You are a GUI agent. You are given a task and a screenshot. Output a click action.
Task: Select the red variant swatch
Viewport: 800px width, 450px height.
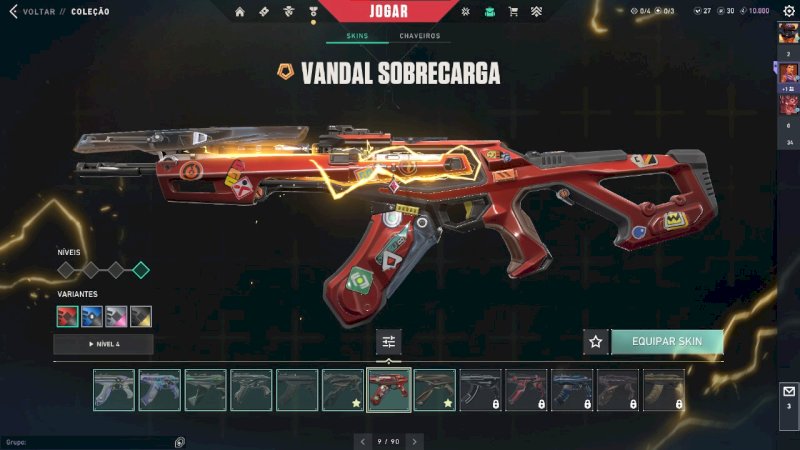[69, 316]
